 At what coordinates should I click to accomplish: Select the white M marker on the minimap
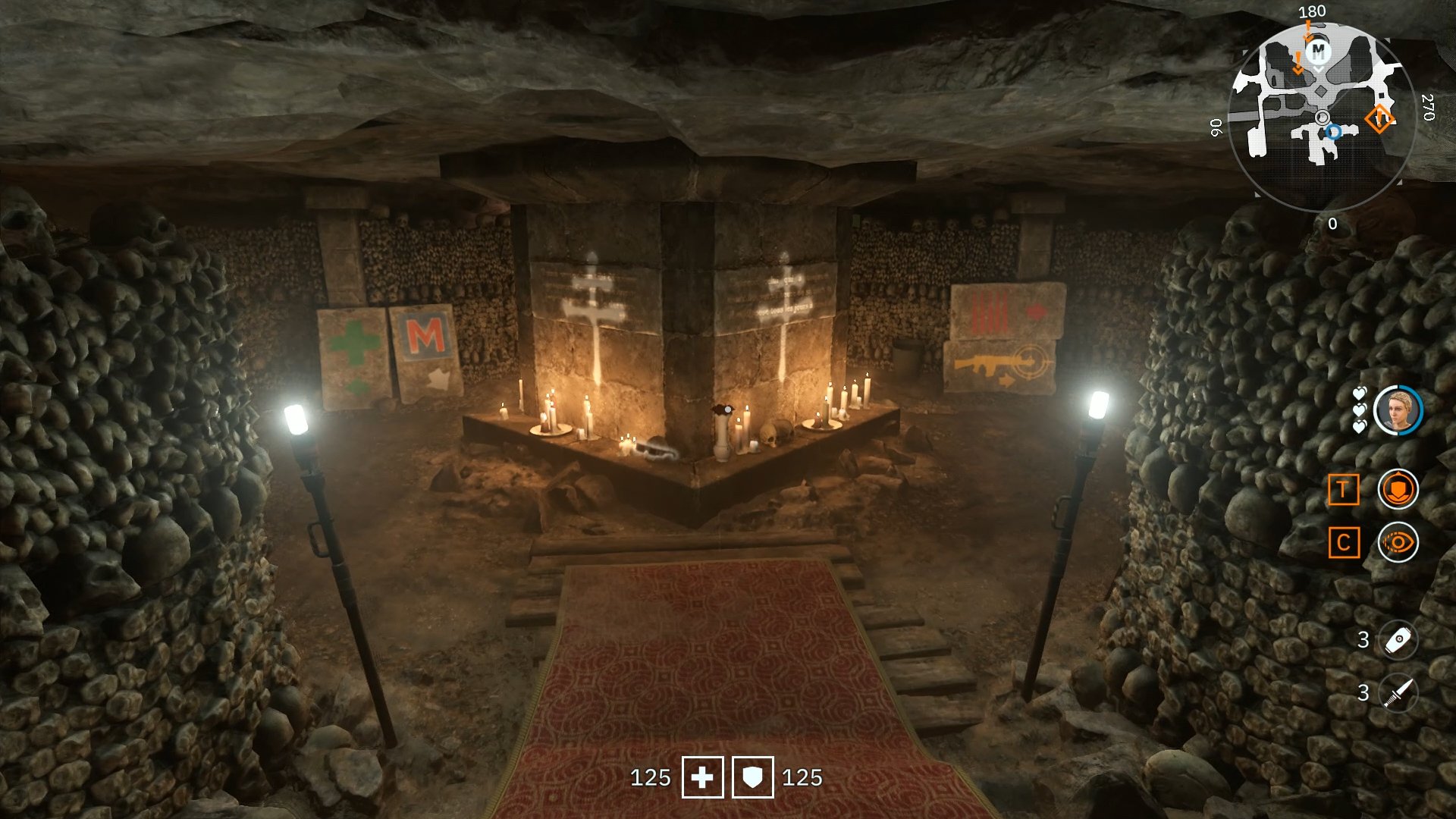(1319, 51)
